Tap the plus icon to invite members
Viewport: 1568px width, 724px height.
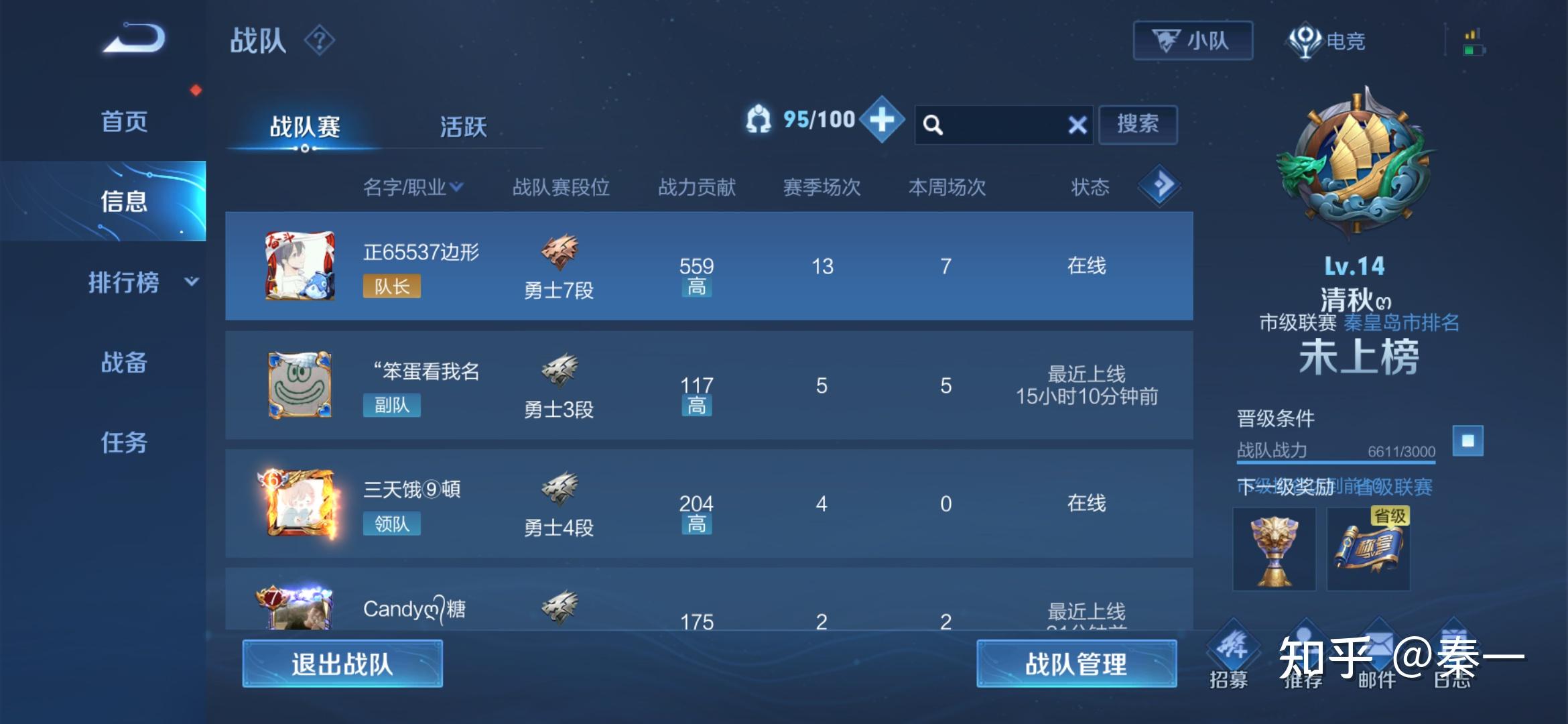click(x=883, y=123)
